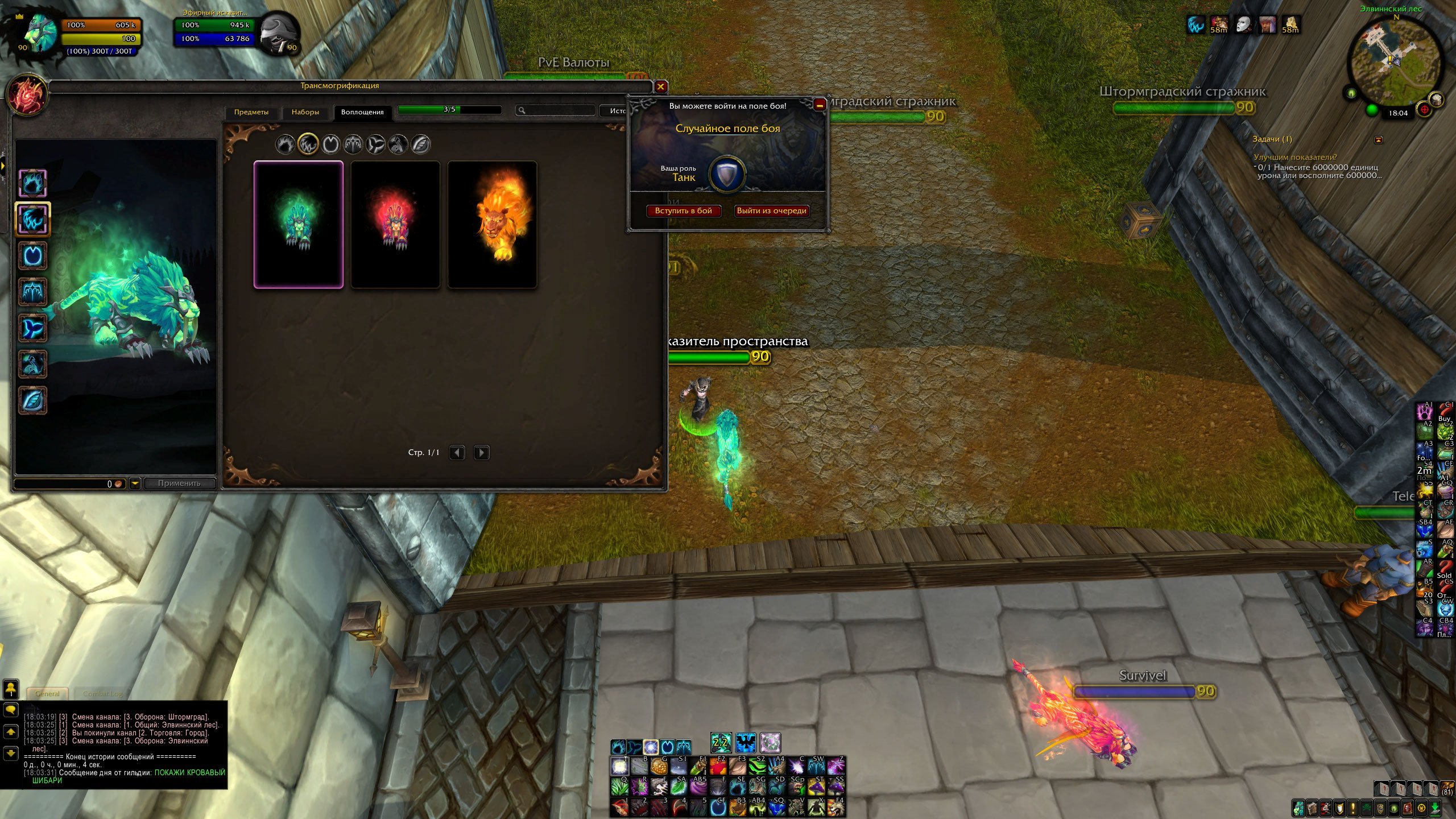Viewport: 1456px width, 819px height.
Task: Minimize the battleground invite popup
Action: pos(820,105)
